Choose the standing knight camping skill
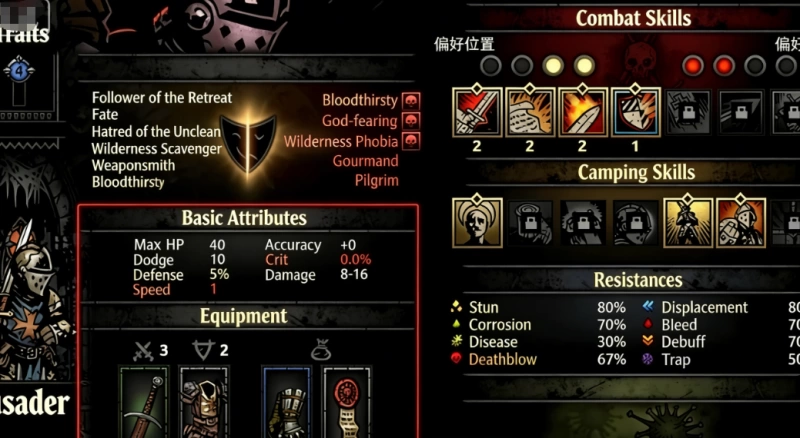Image resolution: width=800 pixels, height=438 pixels. (x=689, y=222)
